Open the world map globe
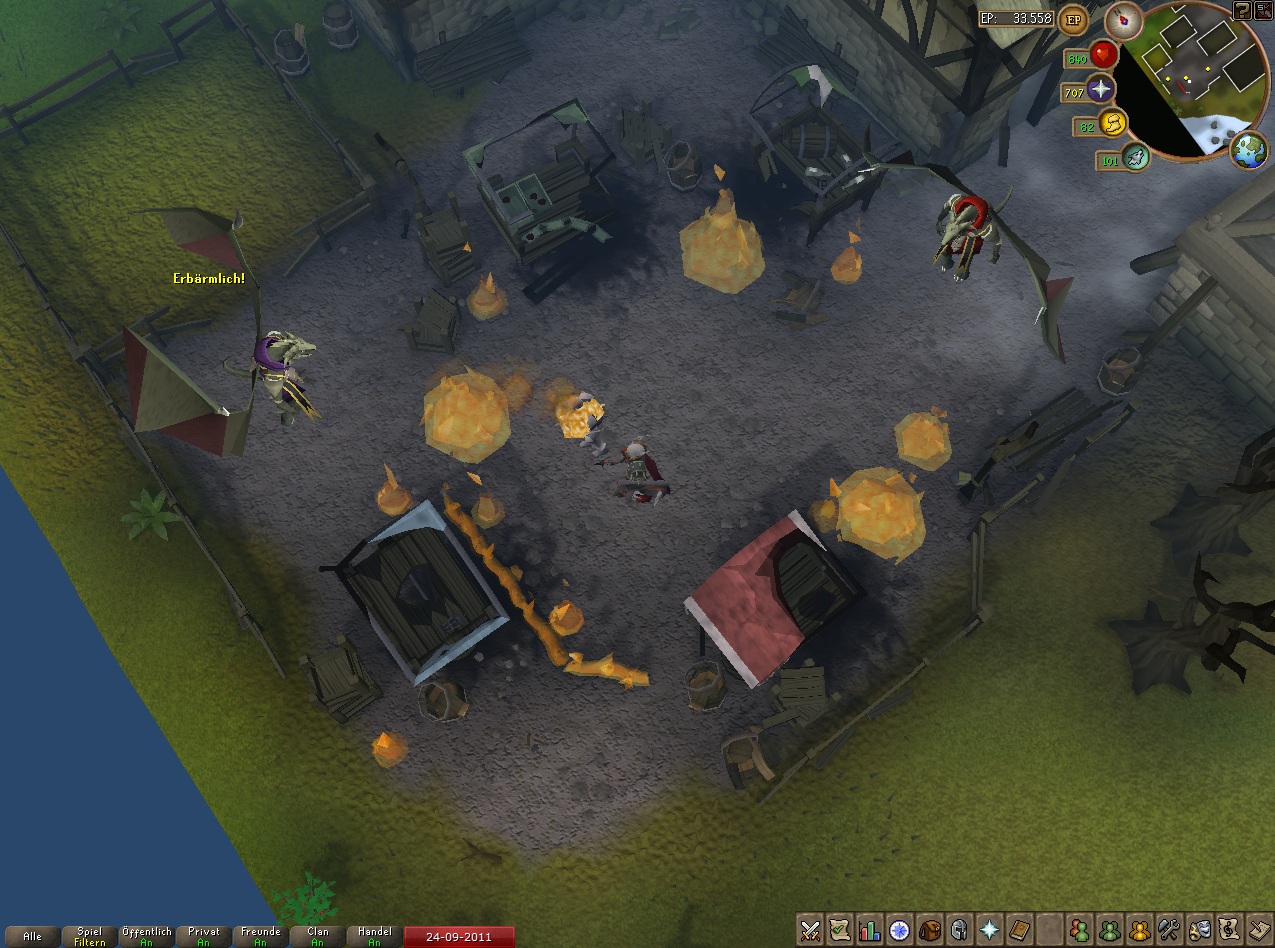1275x948 pixels. click(x=1249, y=150)
